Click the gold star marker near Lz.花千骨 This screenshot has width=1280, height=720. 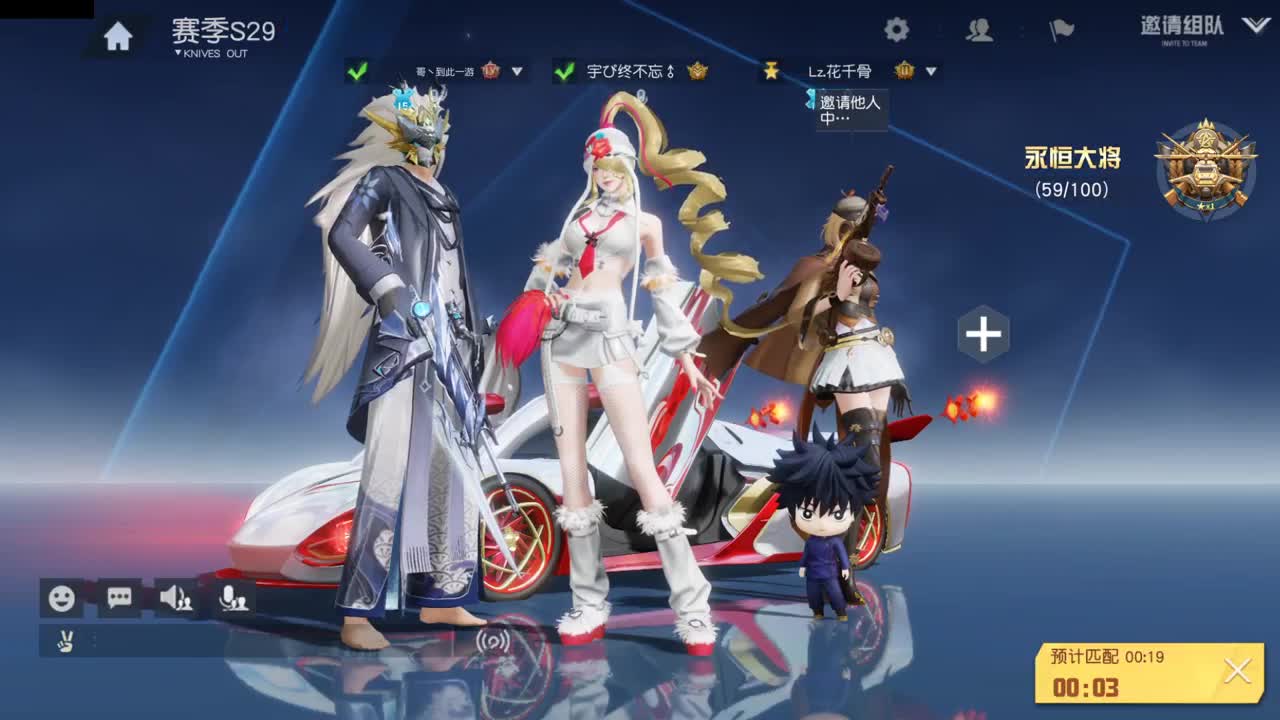point(771,70)
